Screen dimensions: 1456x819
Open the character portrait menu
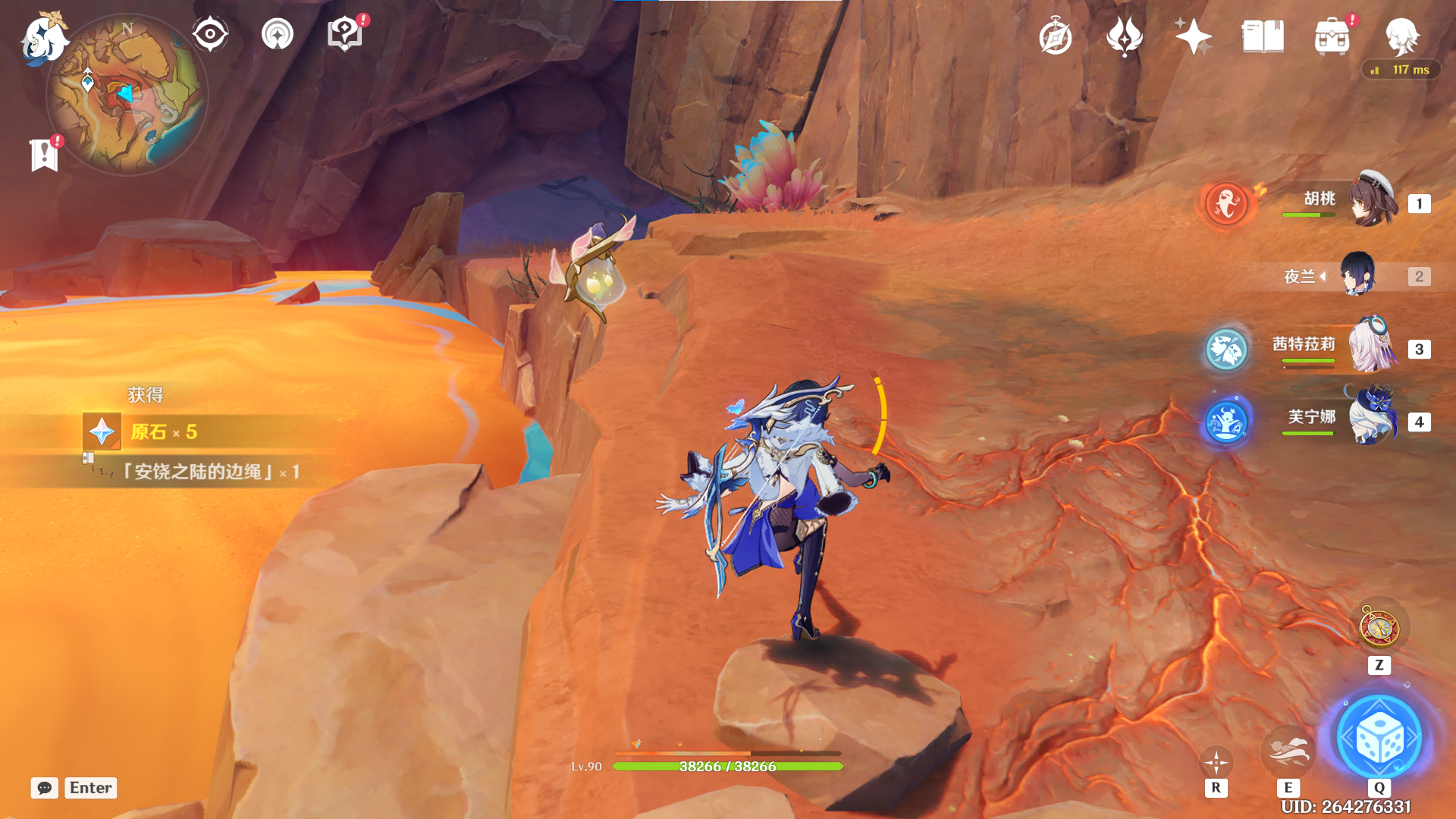tap(1401, 36)
